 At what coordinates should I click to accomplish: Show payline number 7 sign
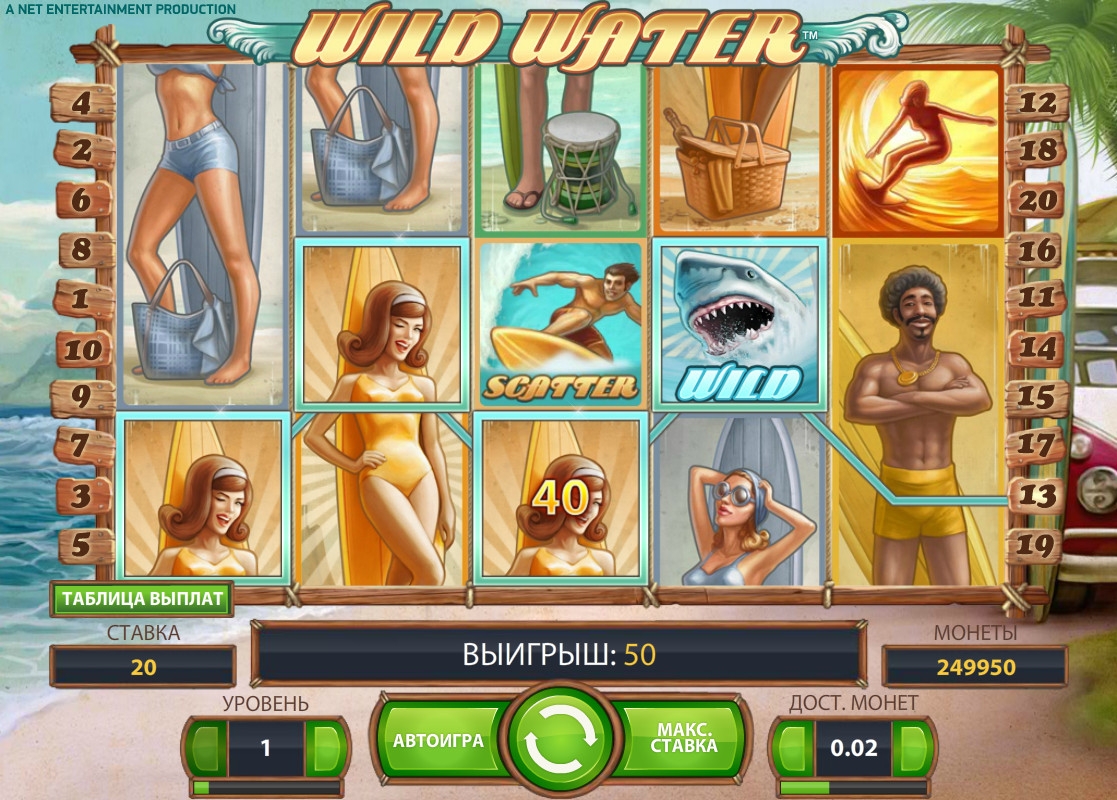(x=81, y=444)
